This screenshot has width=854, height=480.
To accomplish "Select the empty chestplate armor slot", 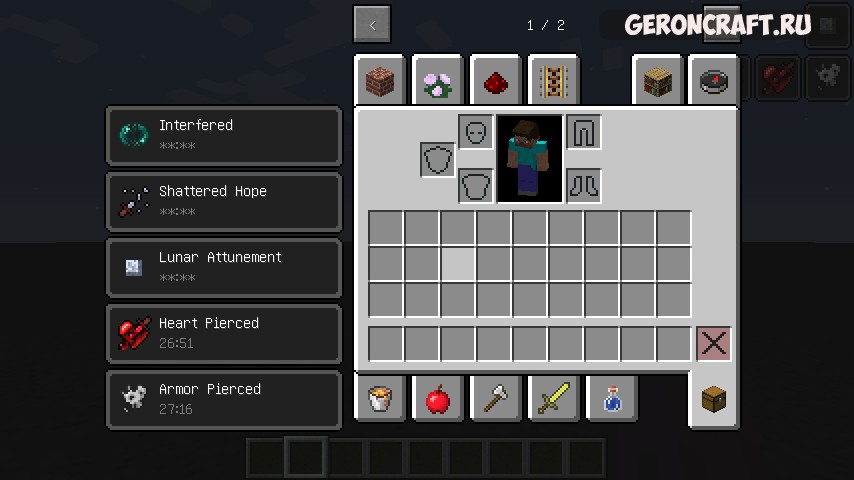I will pos(476,186).
